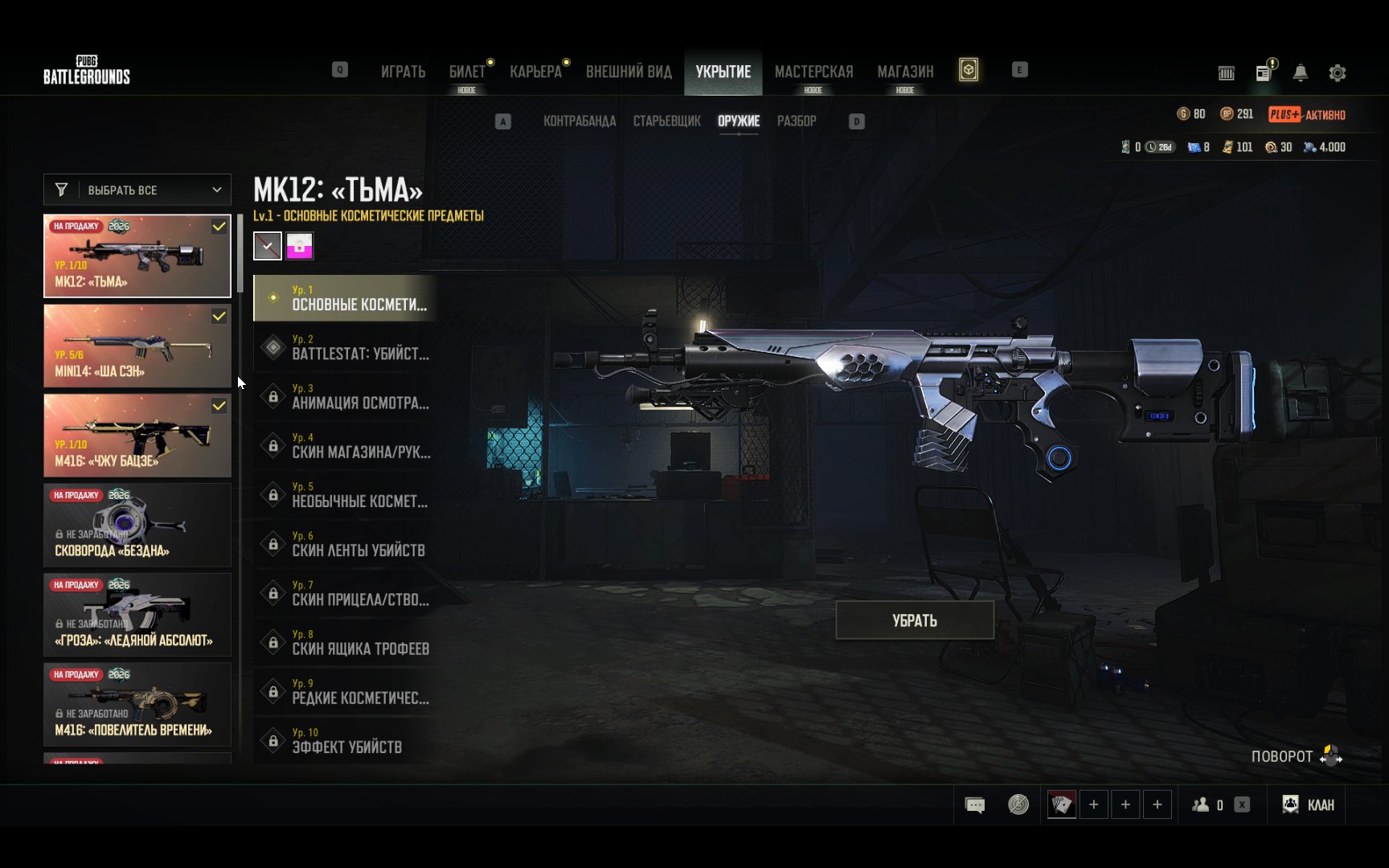This screenshot has height=868, width=1389.
Task: Open the МАСТЕРСКАЯ tab
Action: tap(813, 72)
